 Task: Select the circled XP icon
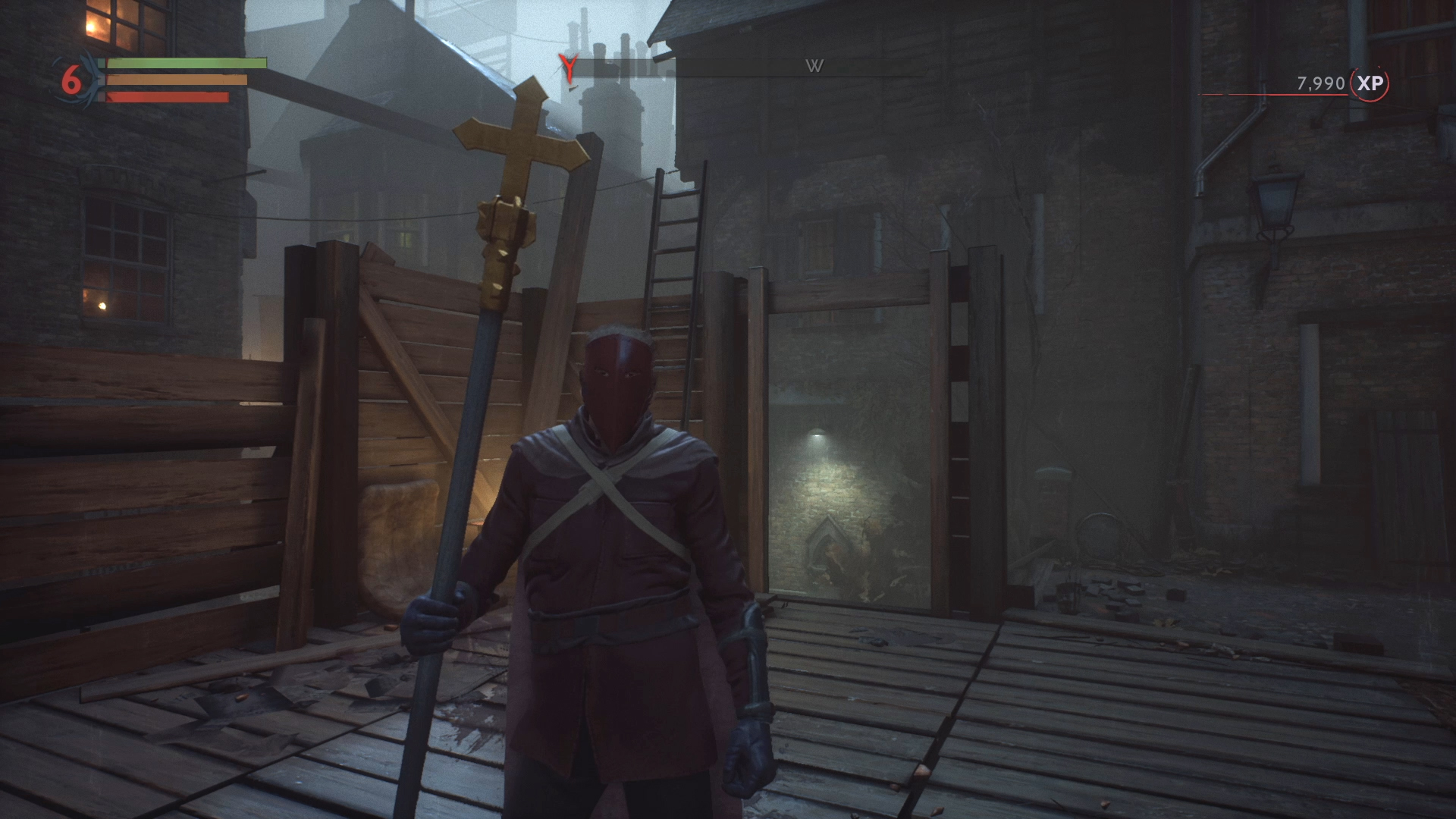[x=1370, y=83]
